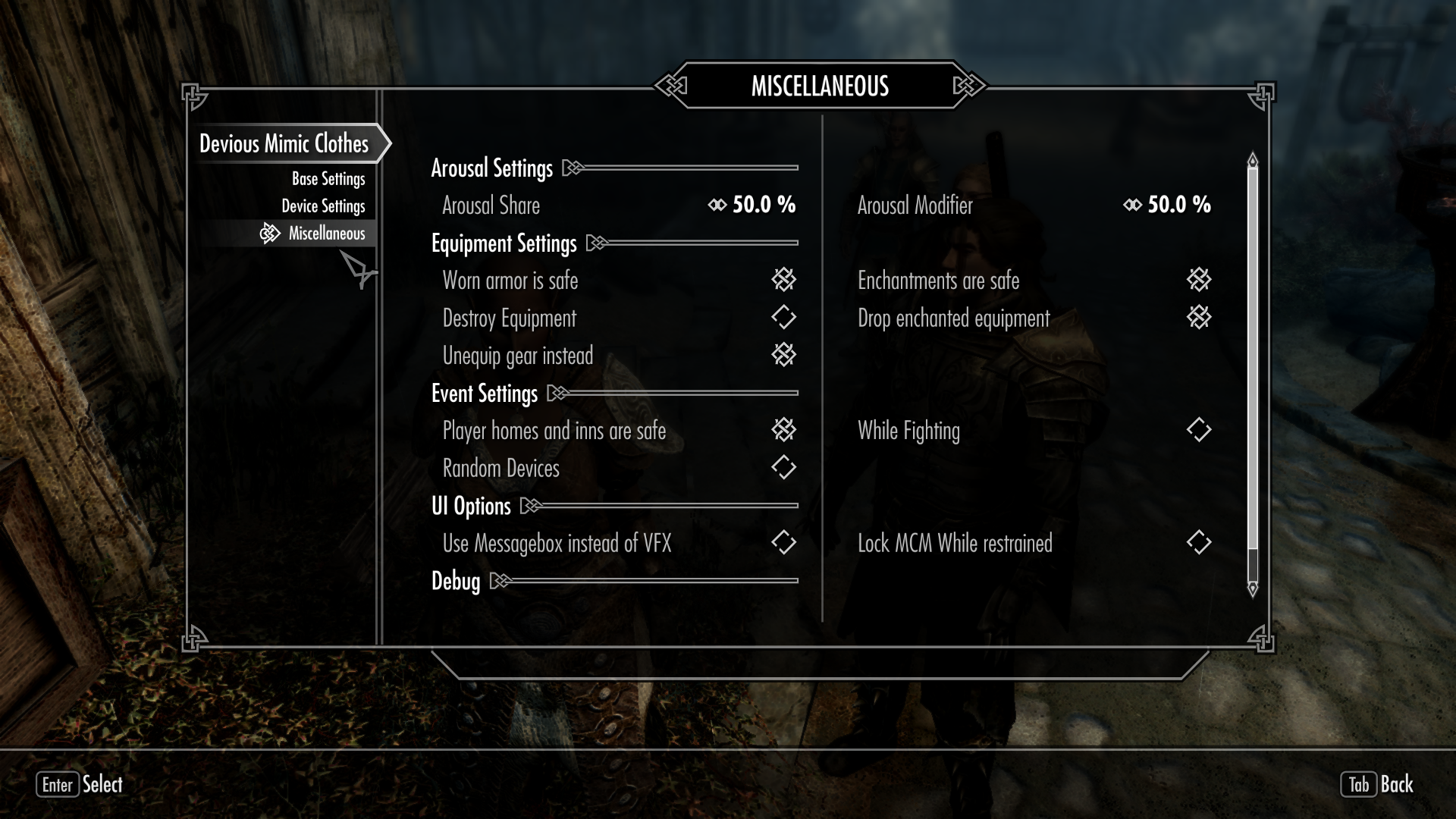Switch to the Base Settings page

pyautogui.click(x=328, y=179)
